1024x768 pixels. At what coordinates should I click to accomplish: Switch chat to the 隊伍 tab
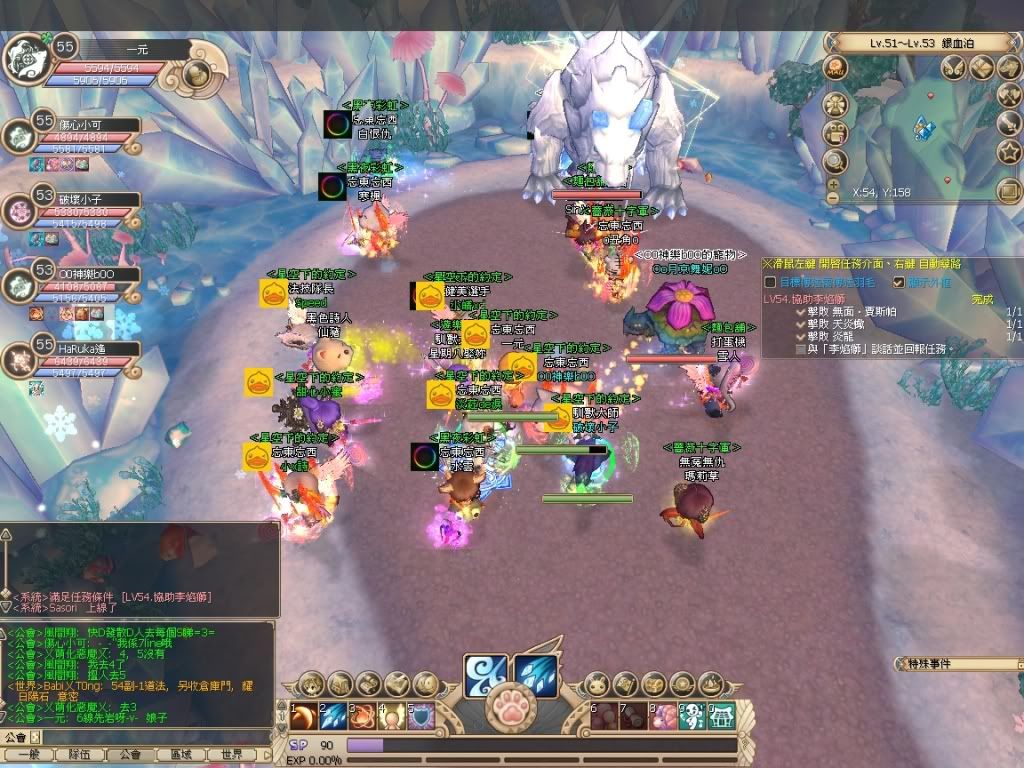(x=79, y=755)
